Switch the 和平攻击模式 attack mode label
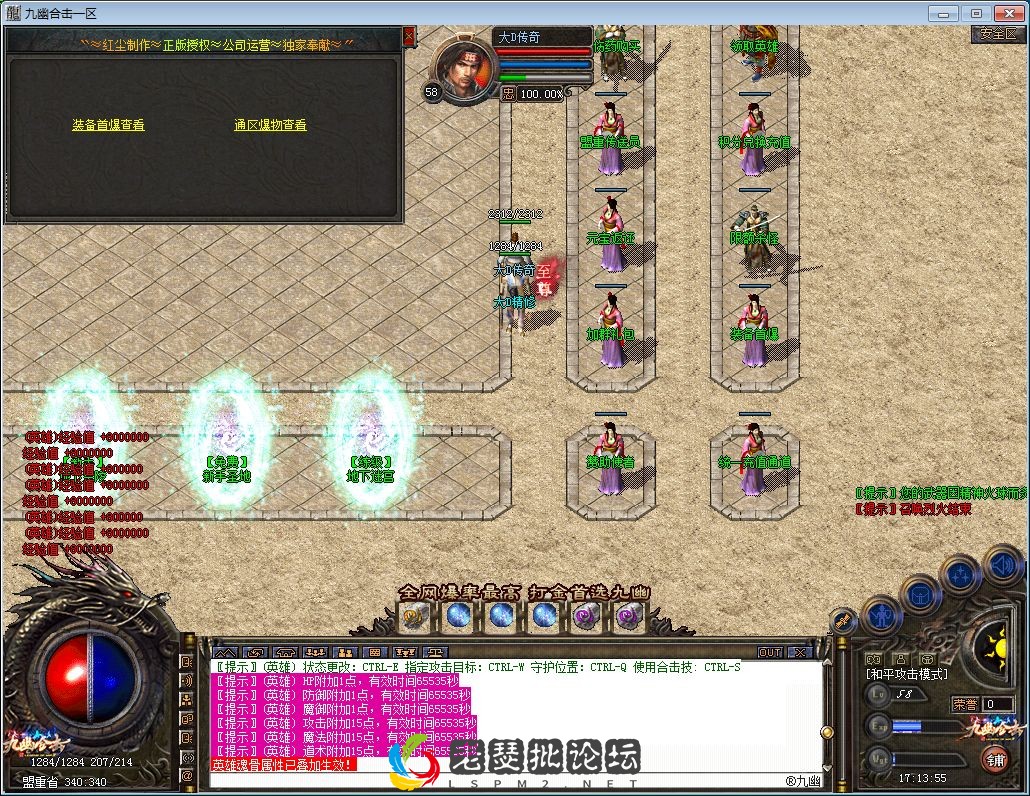The width and height of the screenshot is (1030, 796). 907,674
